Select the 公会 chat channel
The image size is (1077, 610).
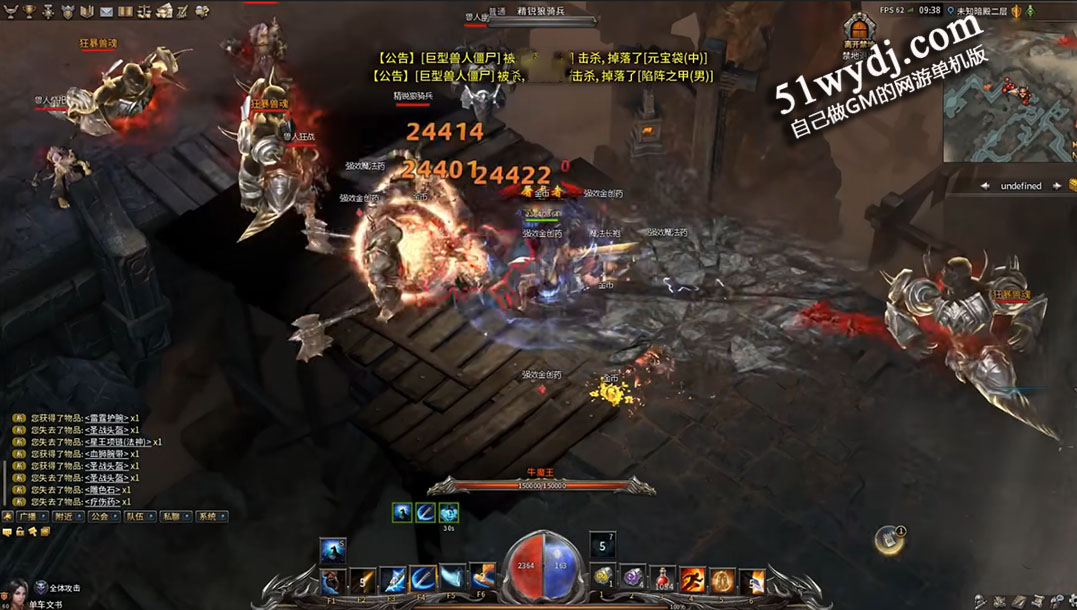(101, 517)
